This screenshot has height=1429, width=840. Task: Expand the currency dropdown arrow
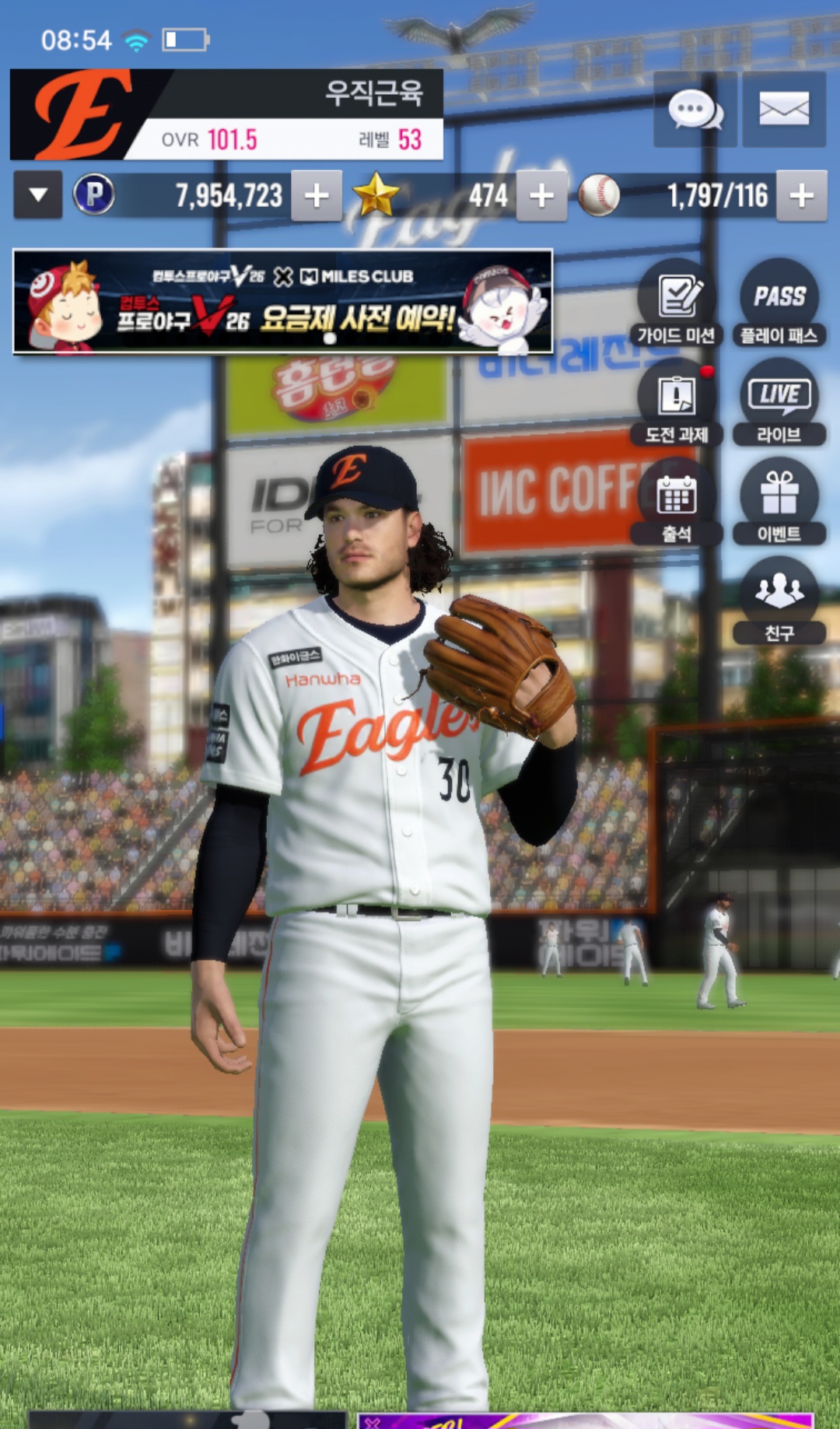point(38,195)
